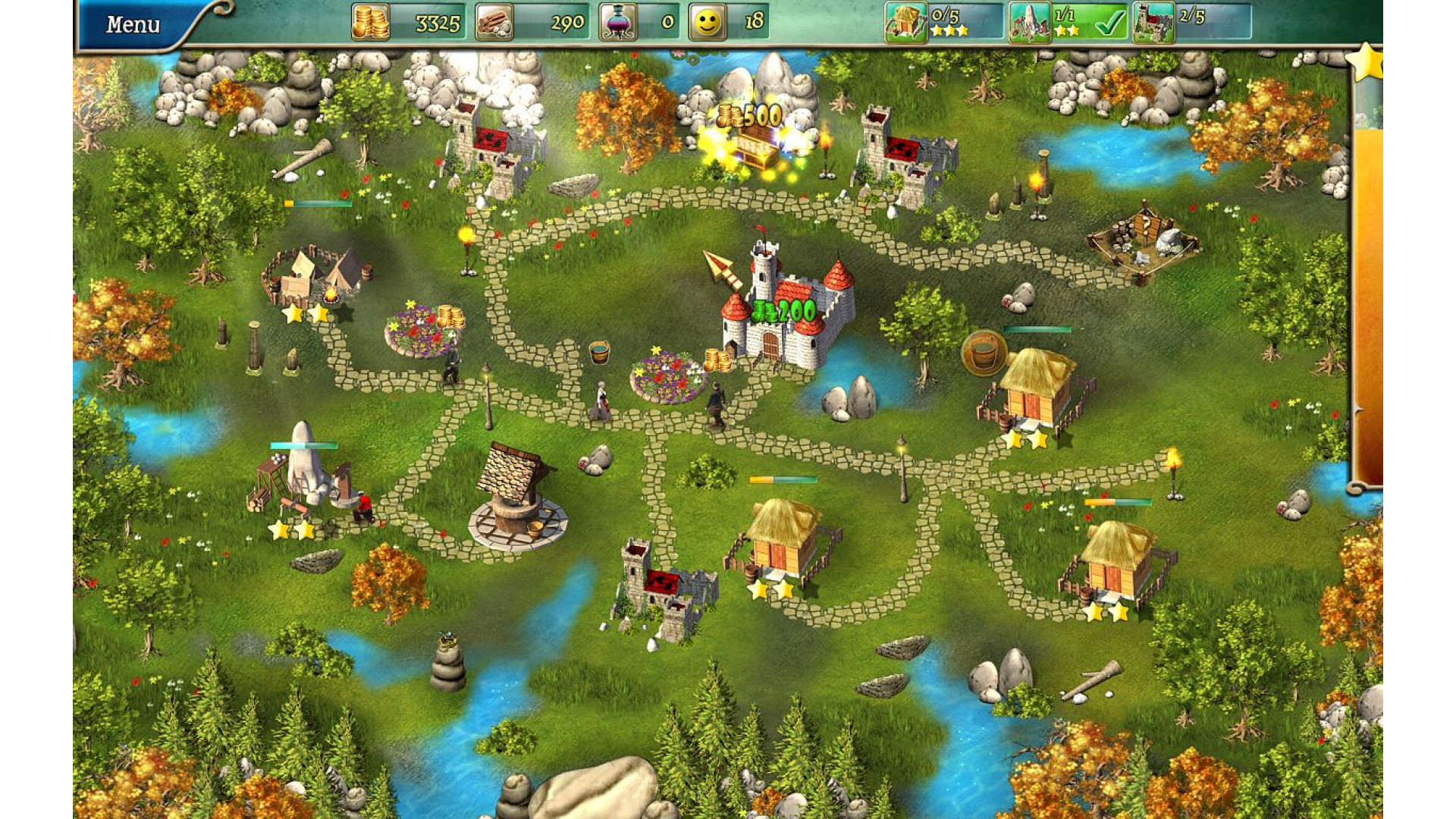Click the completed quarry objective marked 1/1

(1068, 21)
